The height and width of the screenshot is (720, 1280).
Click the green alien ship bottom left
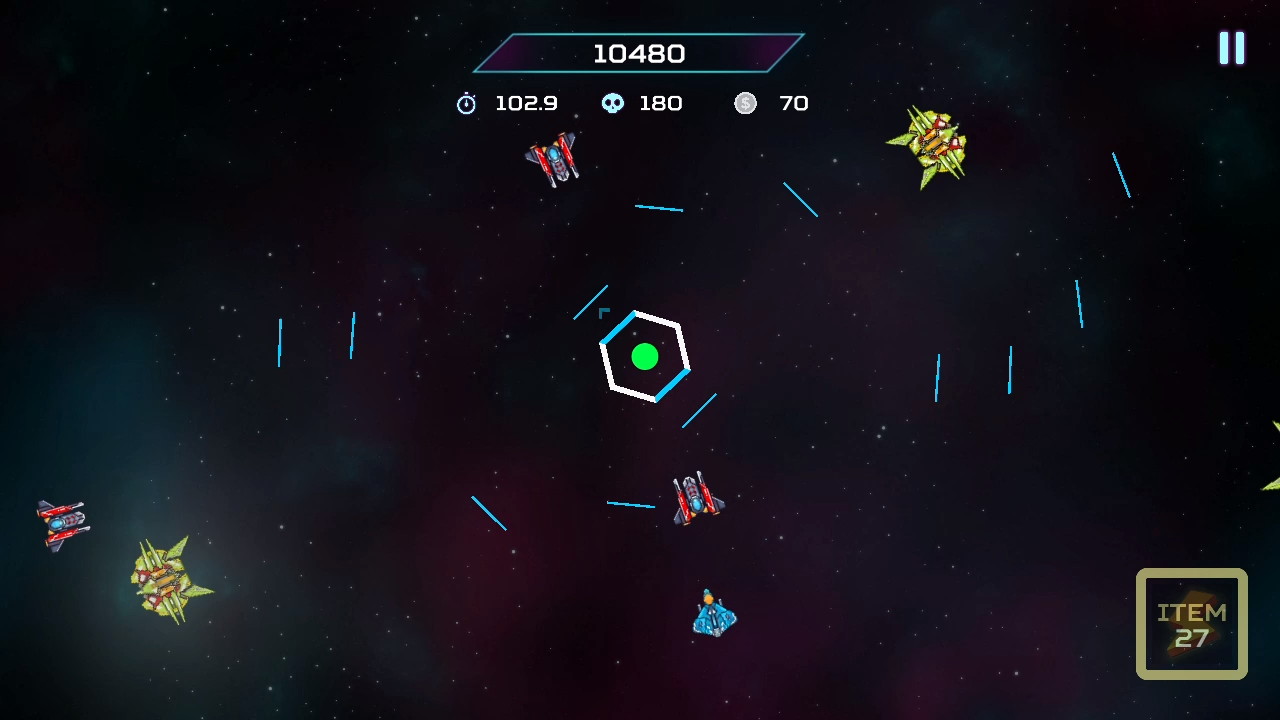tap(165, 578)
